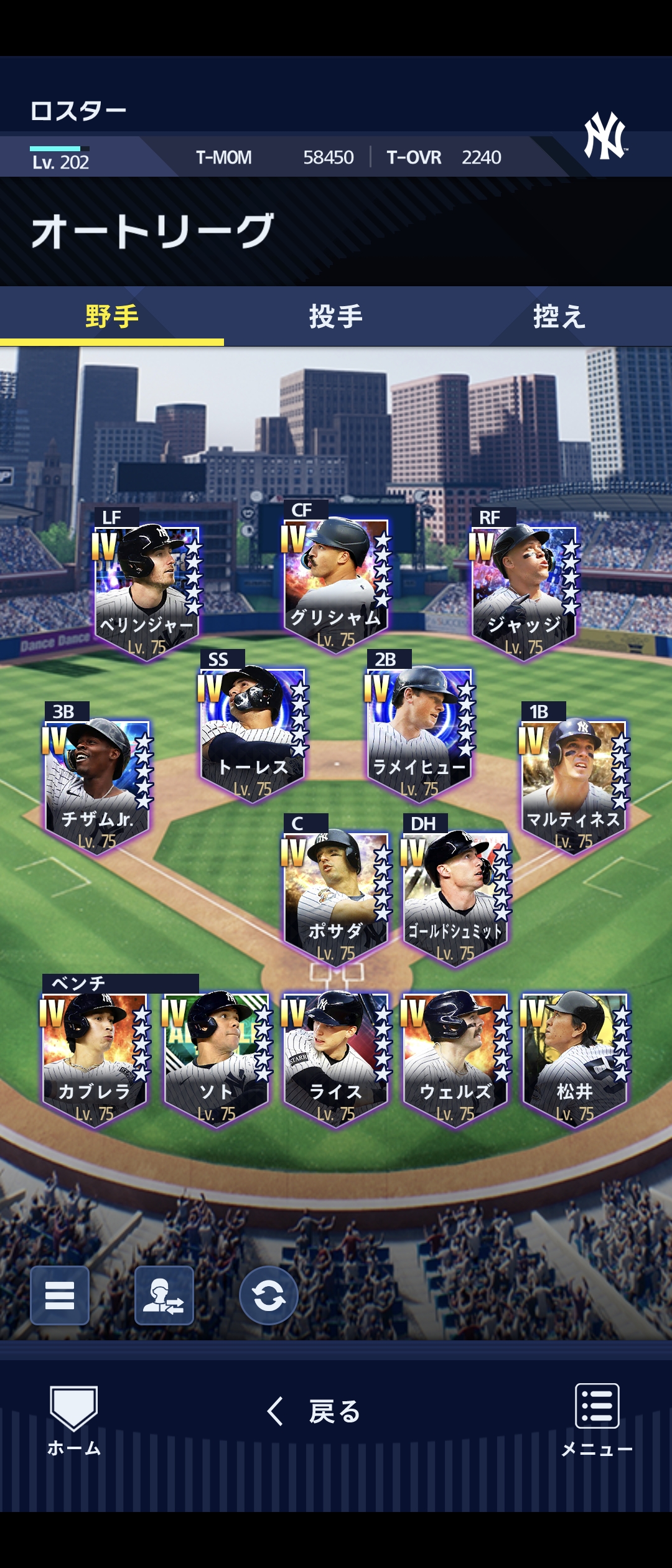Open the 控え reserves tab
This screenshot has height=1568, width=672.
(x=559, y=317)
